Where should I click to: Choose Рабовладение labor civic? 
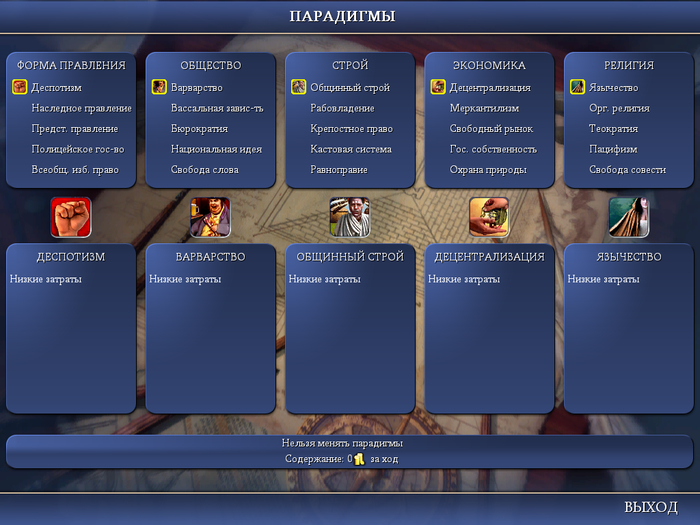point(342,108)
